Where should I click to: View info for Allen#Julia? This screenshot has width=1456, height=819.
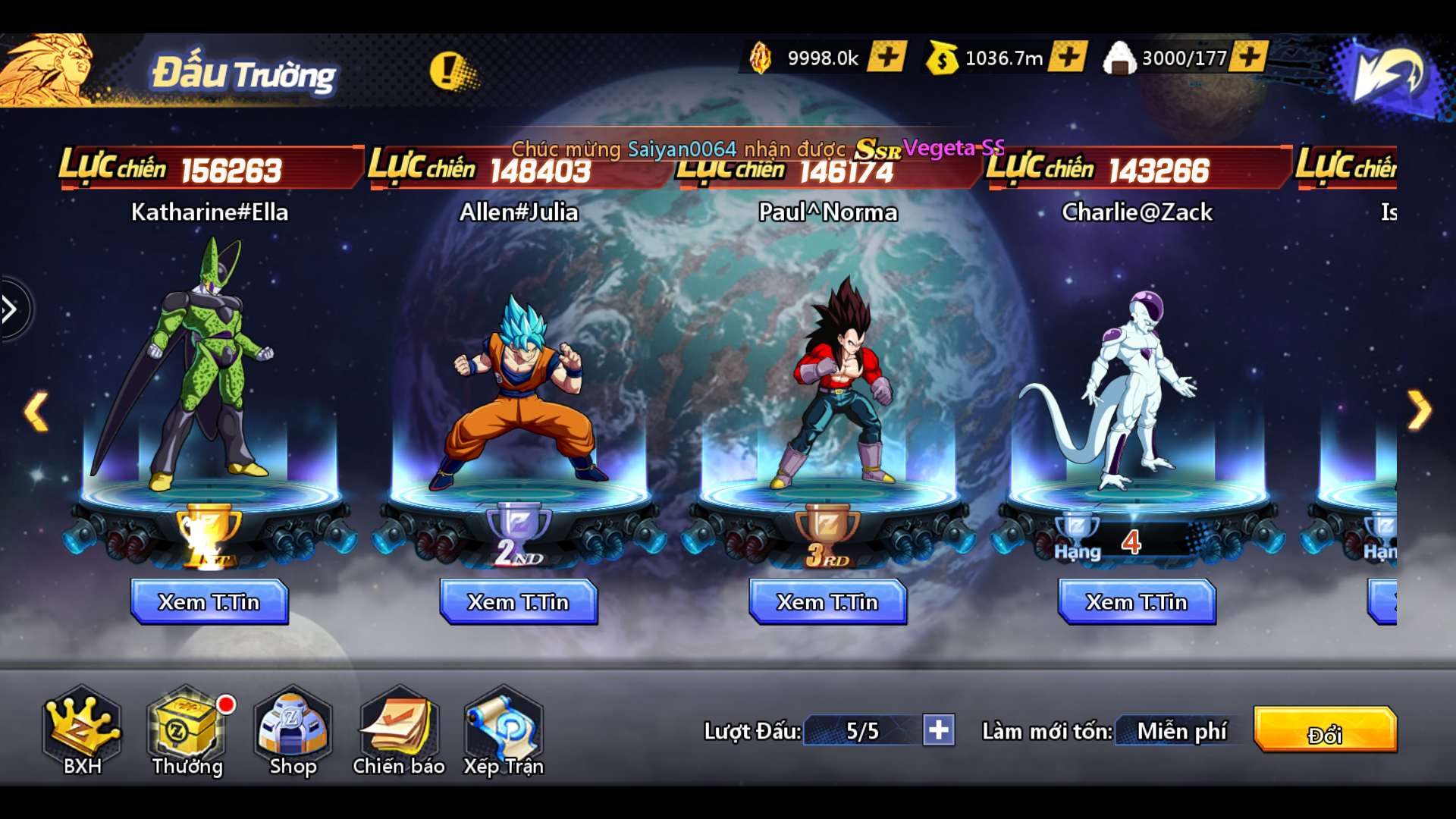tap(519, 602)
